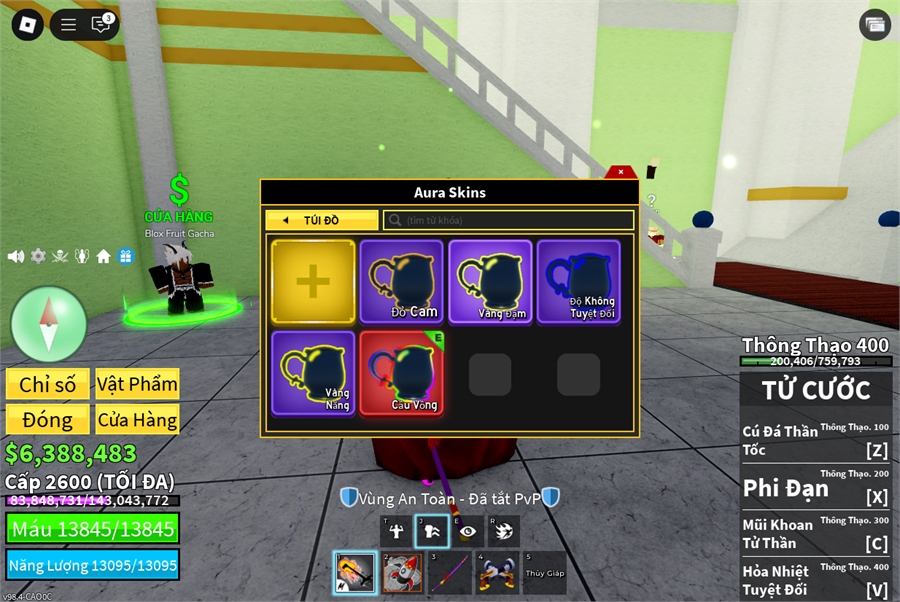The image size is (900, 602).
Task: Open the Roblox chat button
Action: pos(101,25)
